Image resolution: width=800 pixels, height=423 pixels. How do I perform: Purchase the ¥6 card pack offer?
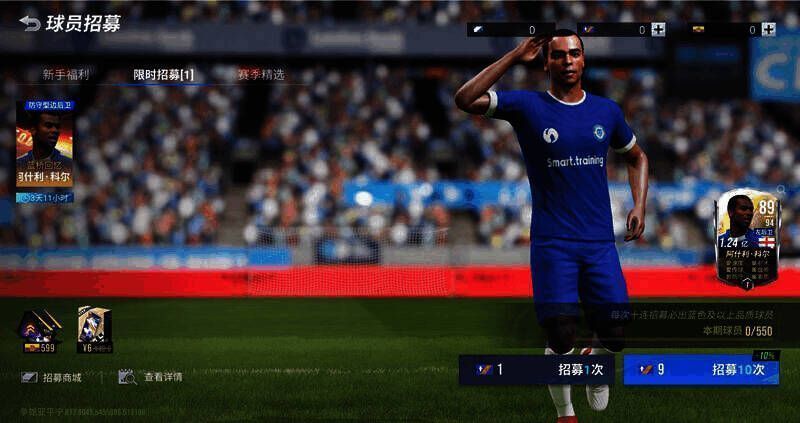click(94, 331)
